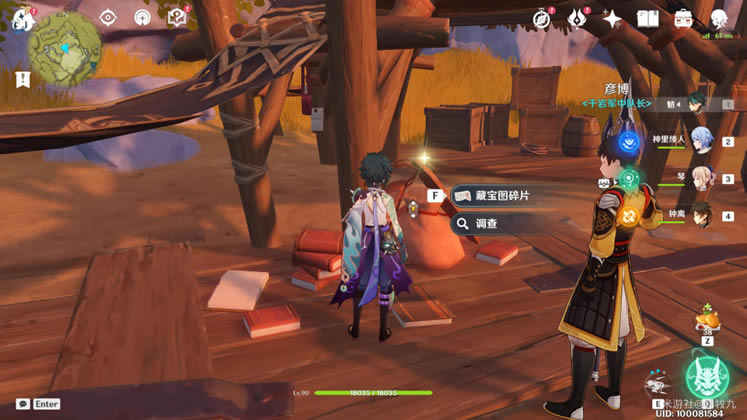Switch to party member 琴
The height and width of the screenshot is (420, 747).
(x=698, y=179)
